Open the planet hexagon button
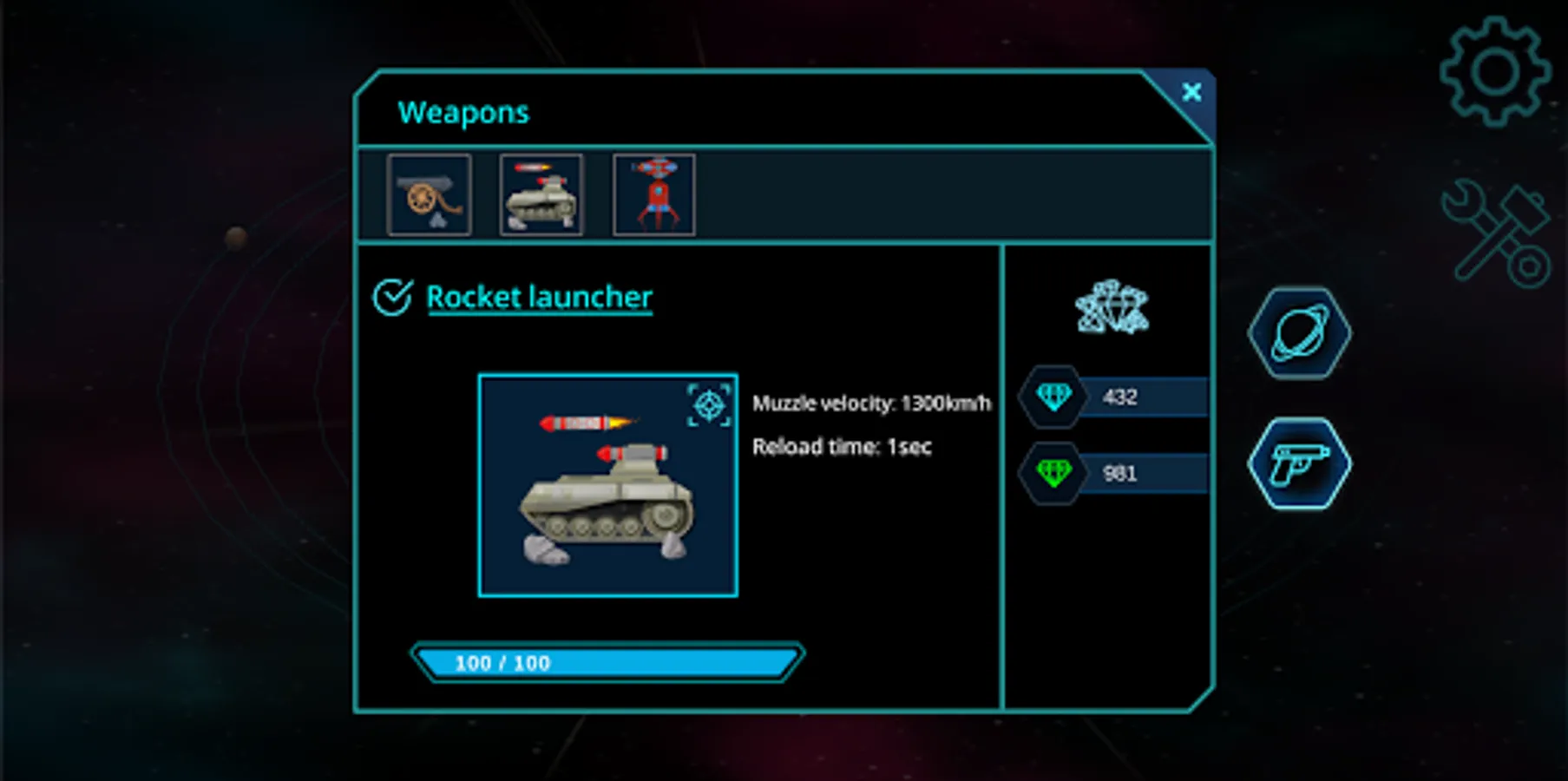Viewport: 1568px width, 781px height. click(1299, 333)
